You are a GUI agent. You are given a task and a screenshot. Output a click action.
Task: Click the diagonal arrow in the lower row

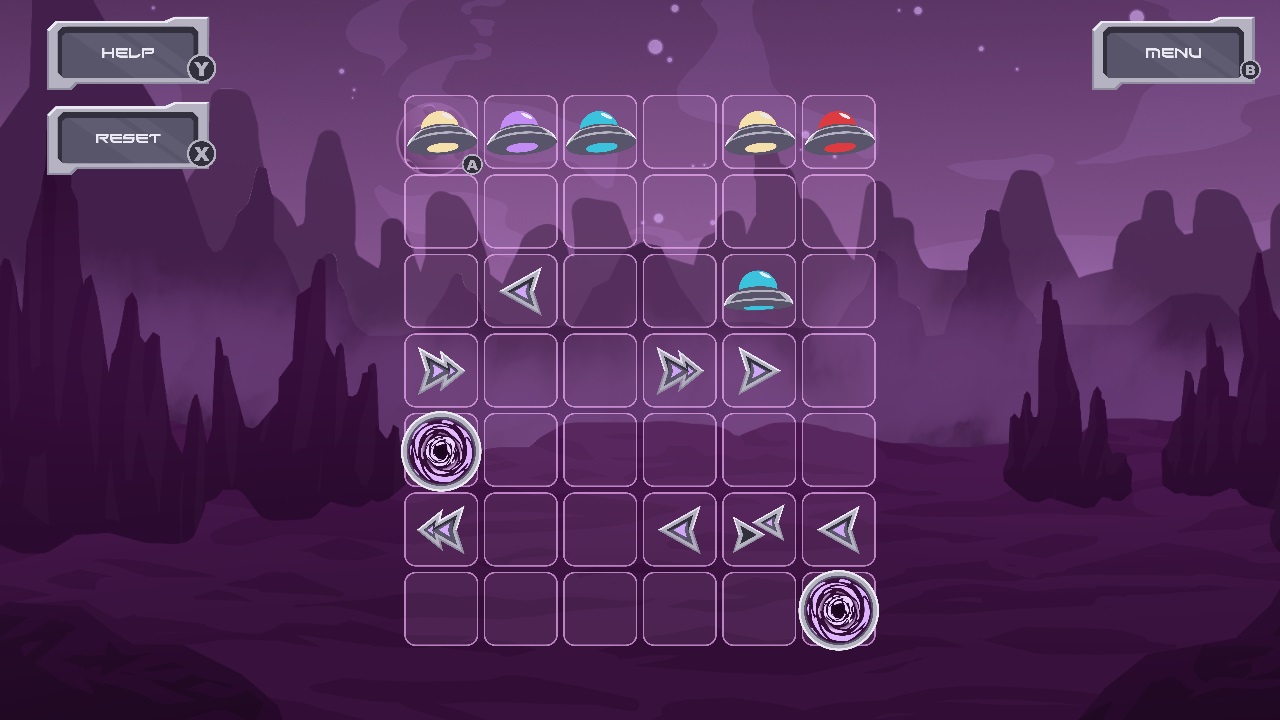pyautogui.click(x=760, y=529)
